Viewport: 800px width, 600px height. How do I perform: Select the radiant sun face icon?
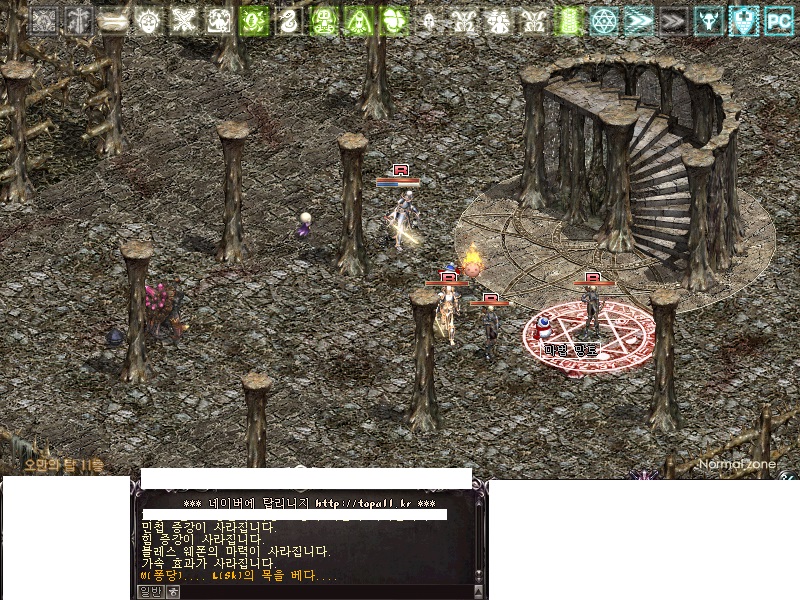coord(149,19)
